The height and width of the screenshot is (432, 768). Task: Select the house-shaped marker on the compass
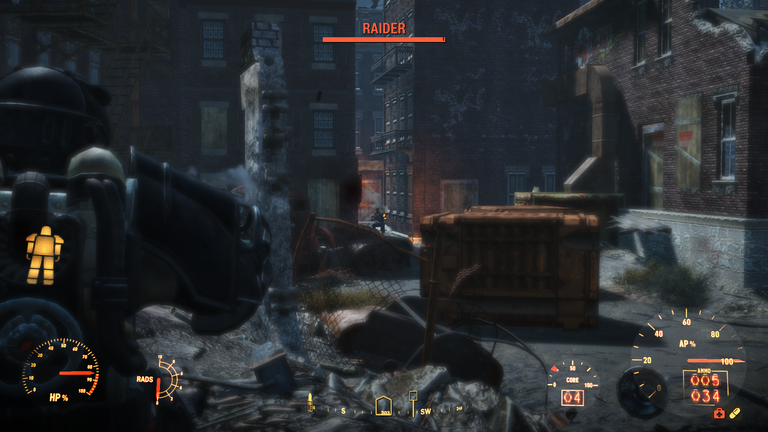pyautogui.click(x=383, y=407)
